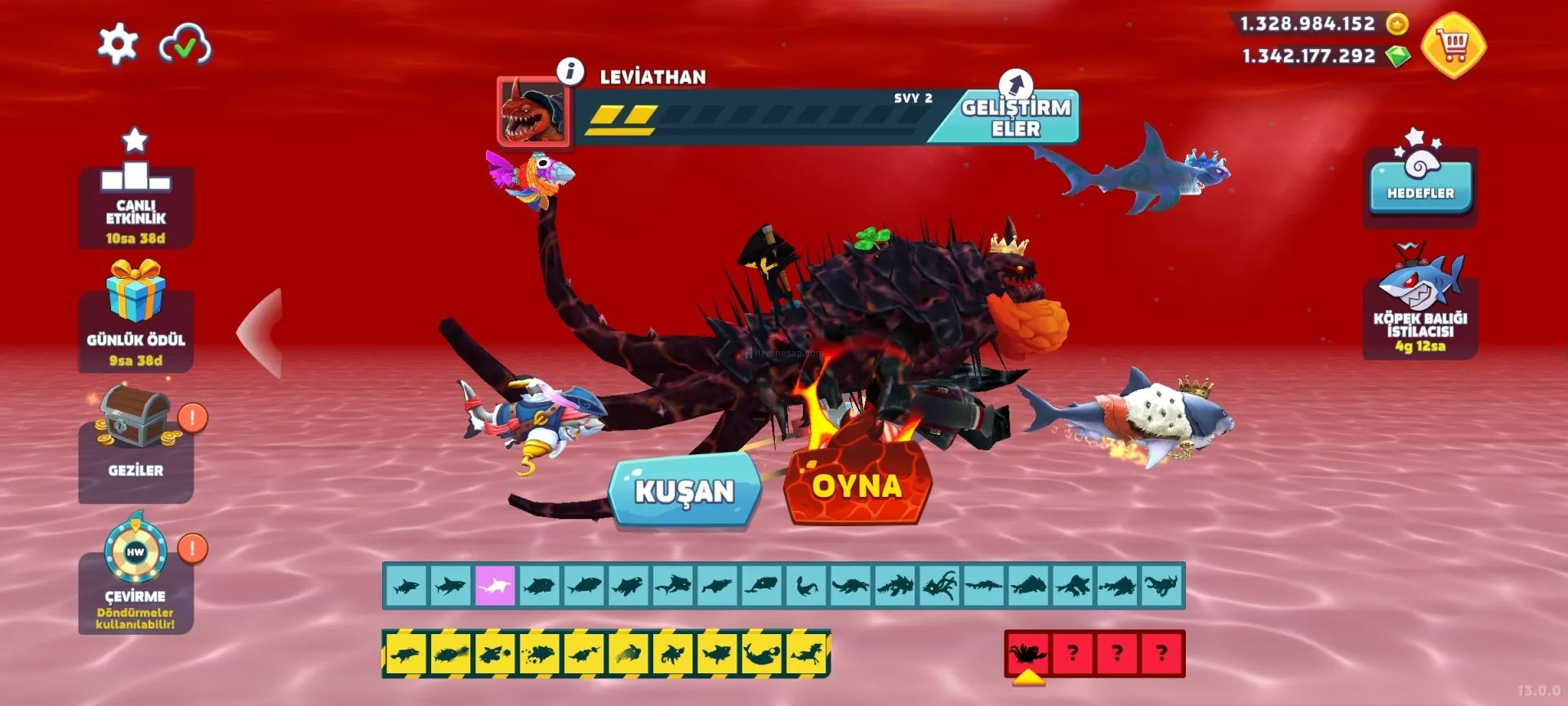Show Leviathan info details
The height and width of the screenshot is (706, 1568).
pyautogui.click(x=570, y=71)
